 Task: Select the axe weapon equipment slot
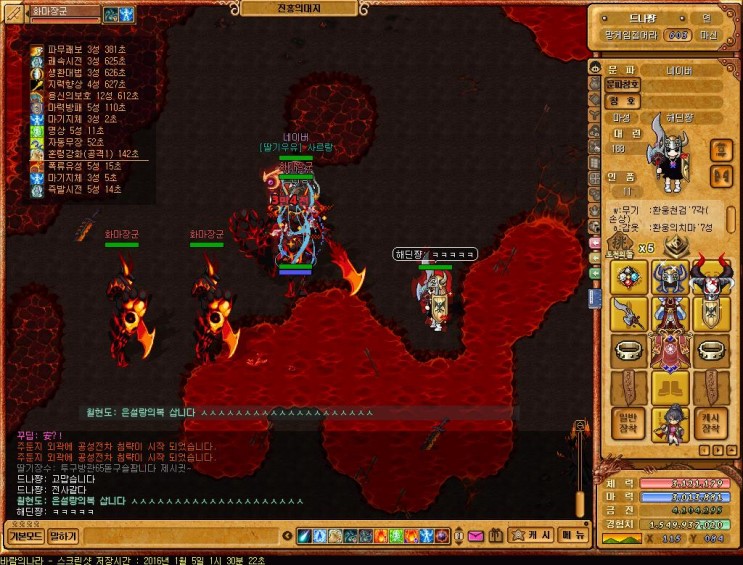click(627, 314)
